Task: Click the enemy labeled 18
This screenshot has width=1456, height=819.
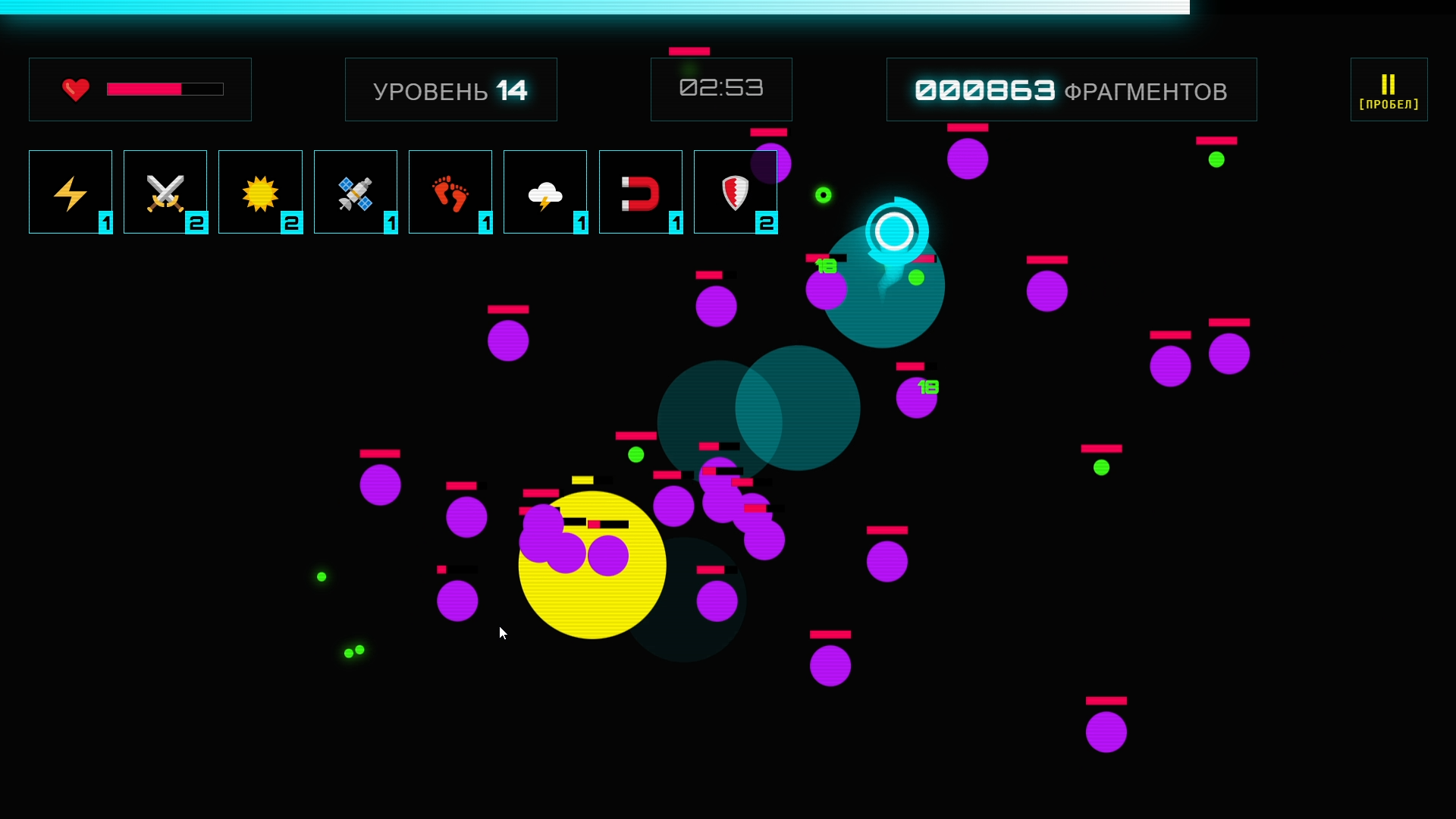Action: pyautogui.click(x=918, y=398)
